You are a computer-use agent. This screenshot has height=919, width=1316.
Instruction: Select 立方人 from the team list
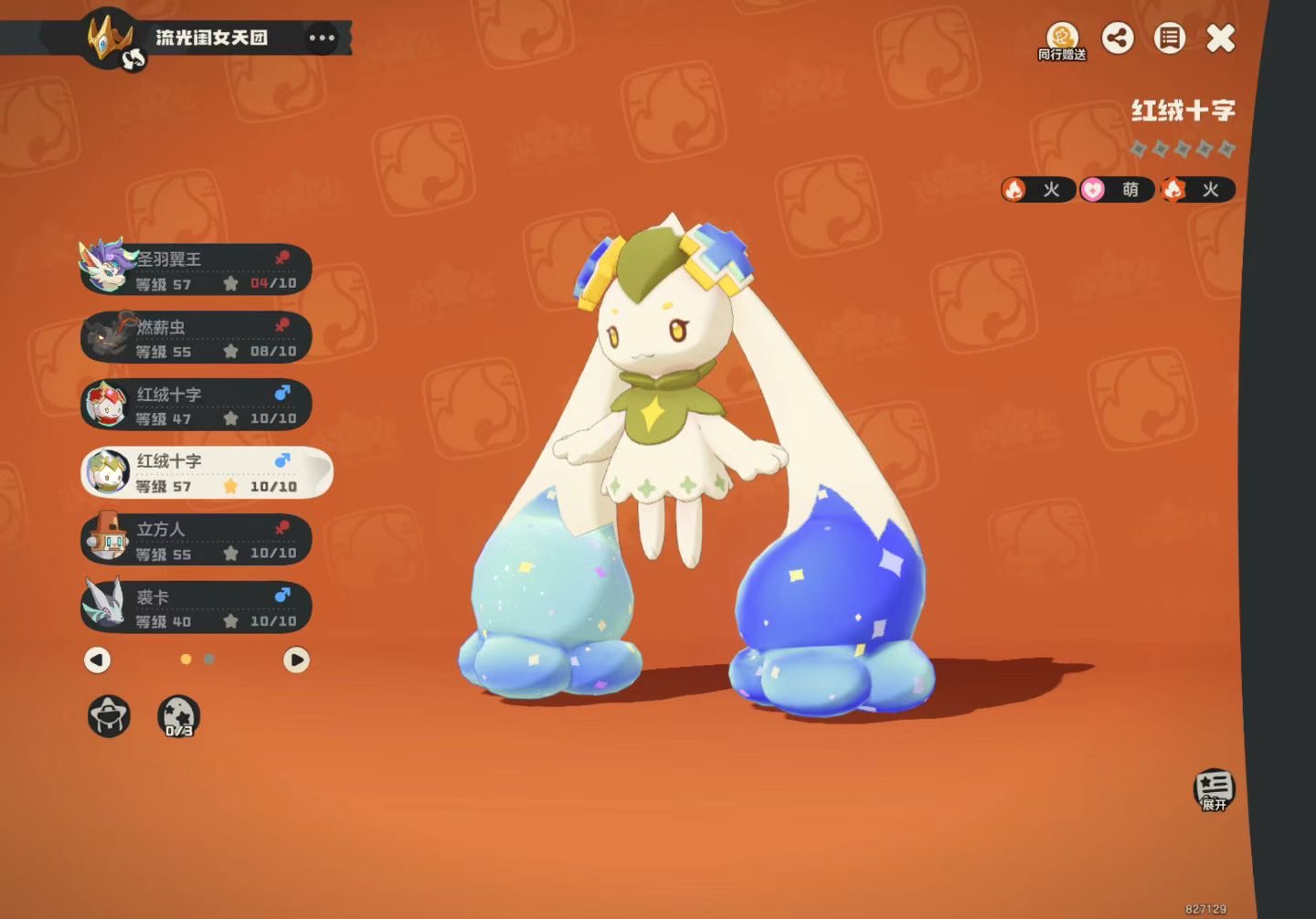point(196,541)
